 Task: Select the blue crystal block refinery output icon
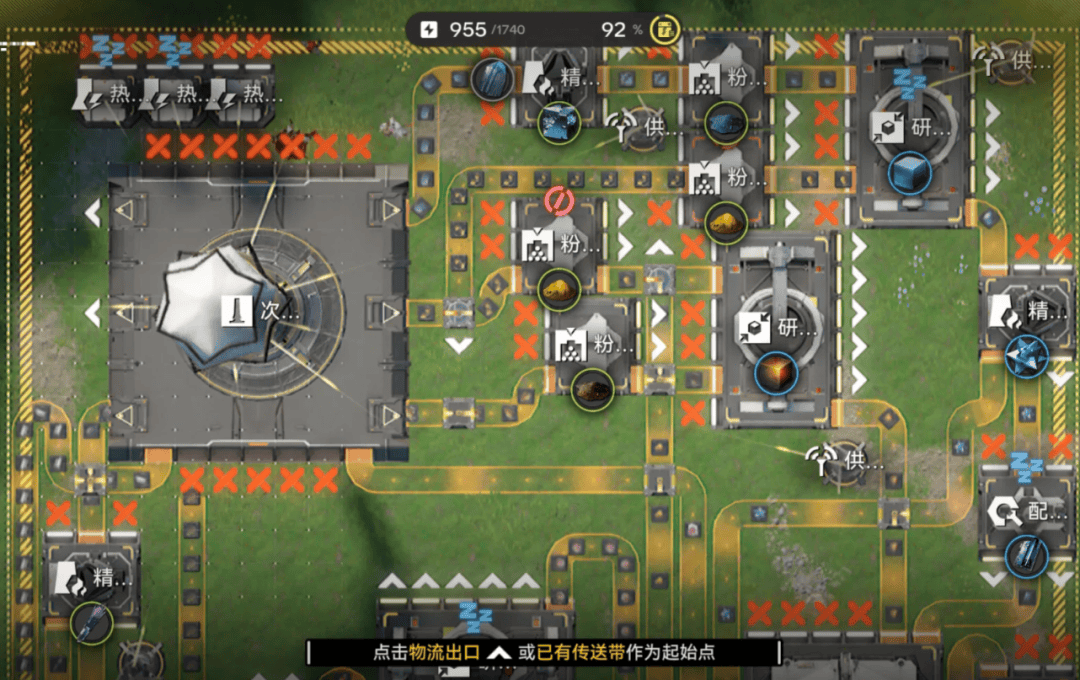(560, 123)
